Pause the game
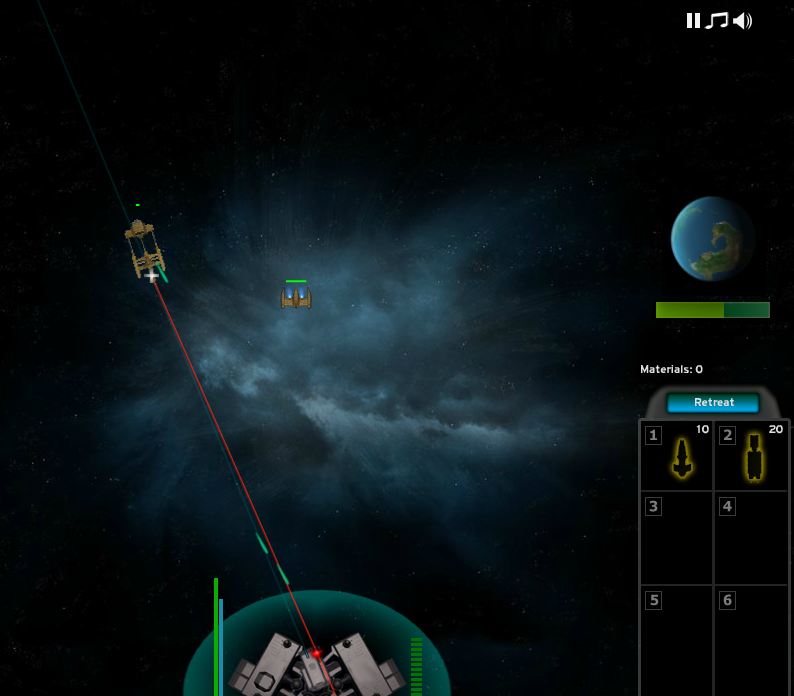This screenshot has height=696, width=794. 693,20
